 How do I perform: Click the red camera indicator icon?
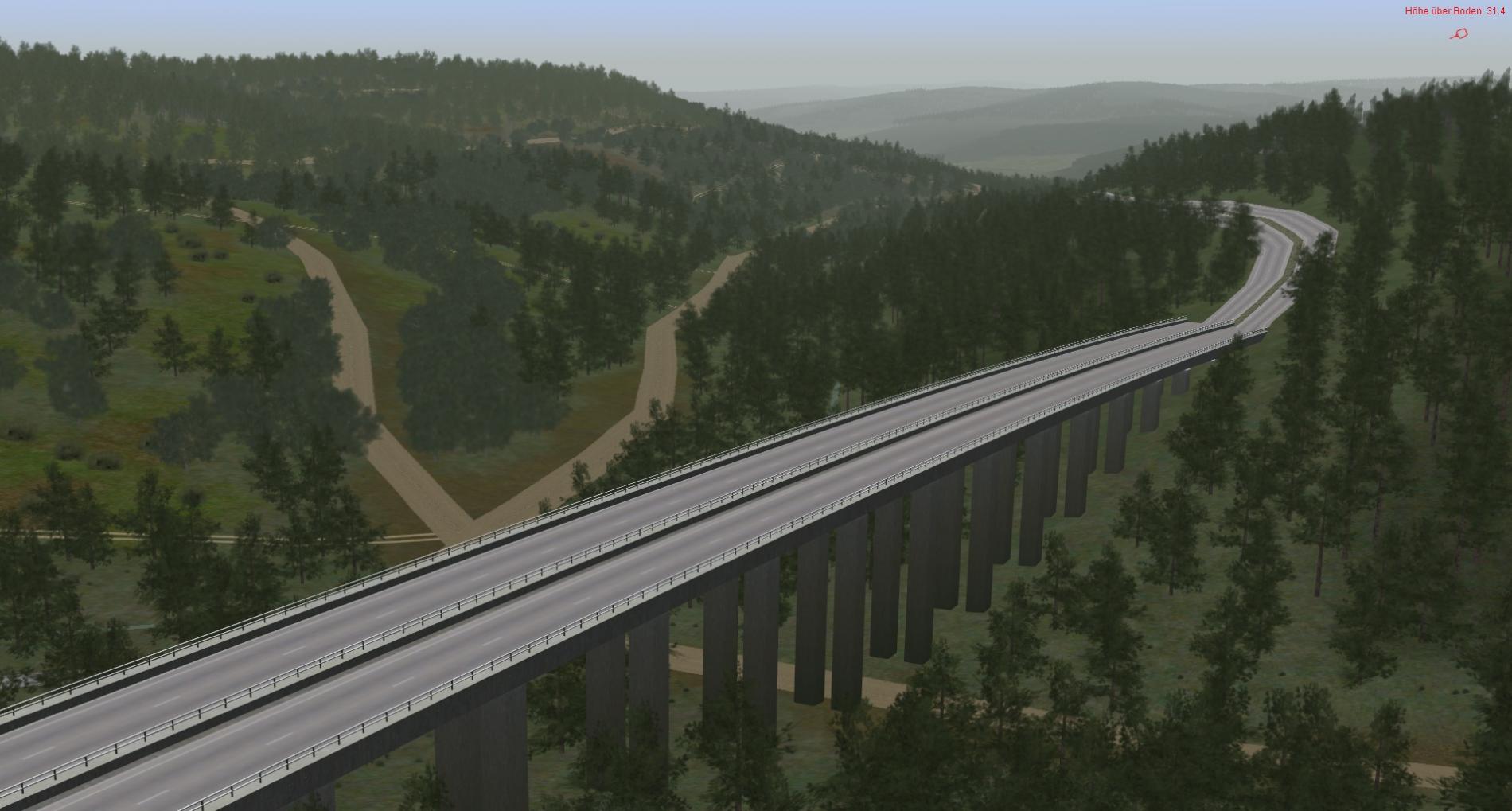[x=1459, y=33]
